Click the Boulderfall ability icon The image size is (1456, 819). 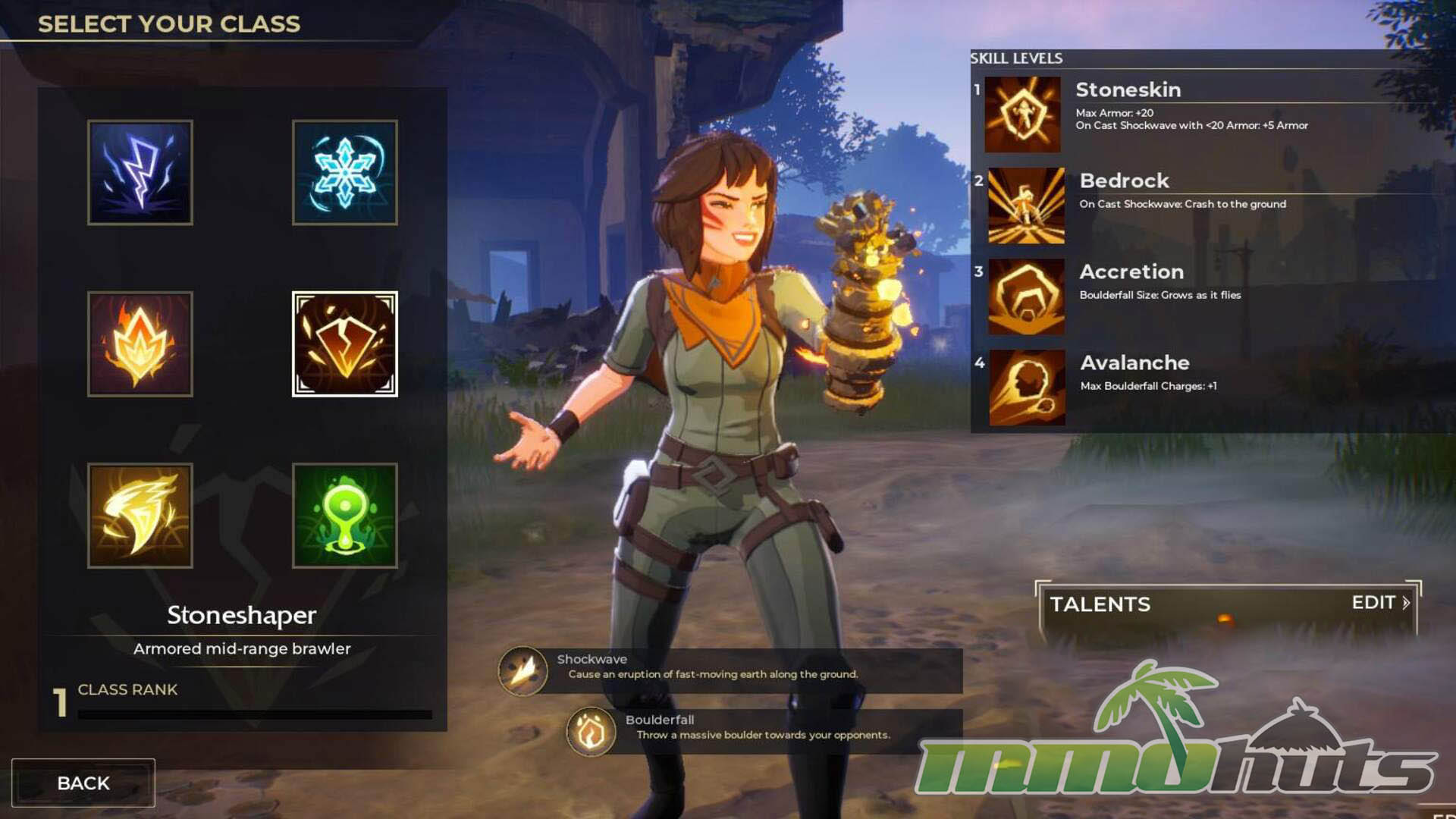[x=591, y=731]
